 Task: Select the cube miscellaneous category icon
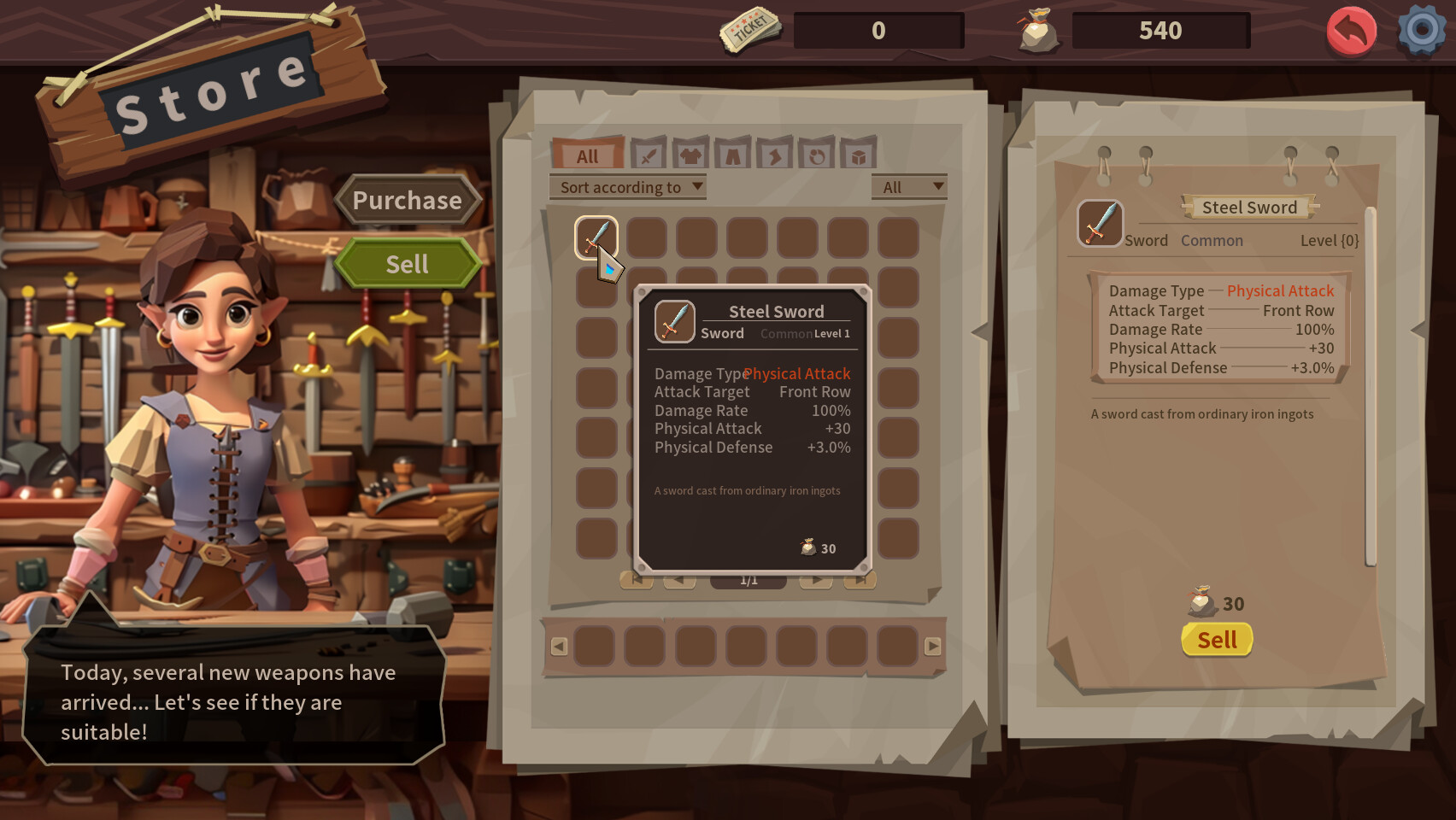[x=859, y=155]
